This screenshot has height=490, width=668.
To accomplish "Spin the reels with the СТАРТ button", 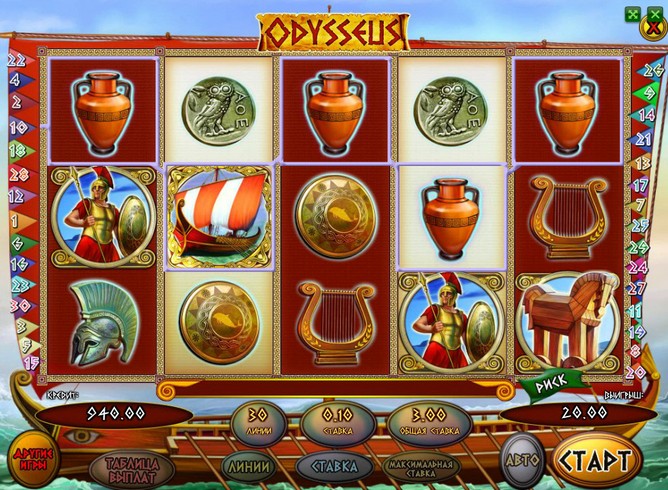I will pyautogui.click(x=596, y=463).
